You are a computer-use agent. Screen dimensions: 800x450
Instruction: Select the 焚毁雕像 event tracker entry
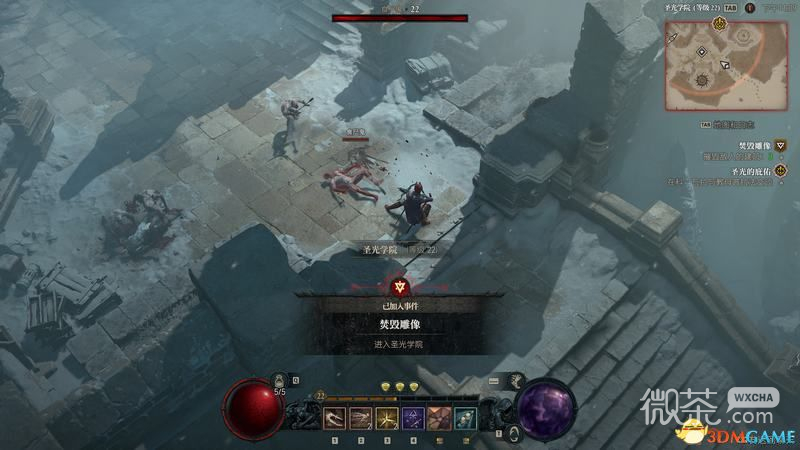(x=755, y=145)
